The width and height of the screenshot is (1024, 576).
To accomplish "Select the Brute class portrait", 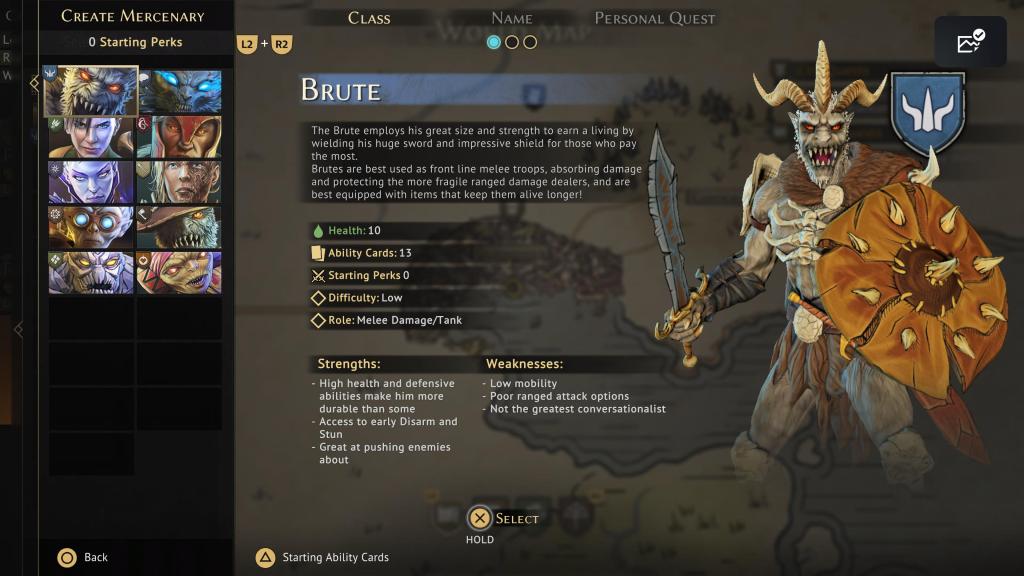I will 91,91.
